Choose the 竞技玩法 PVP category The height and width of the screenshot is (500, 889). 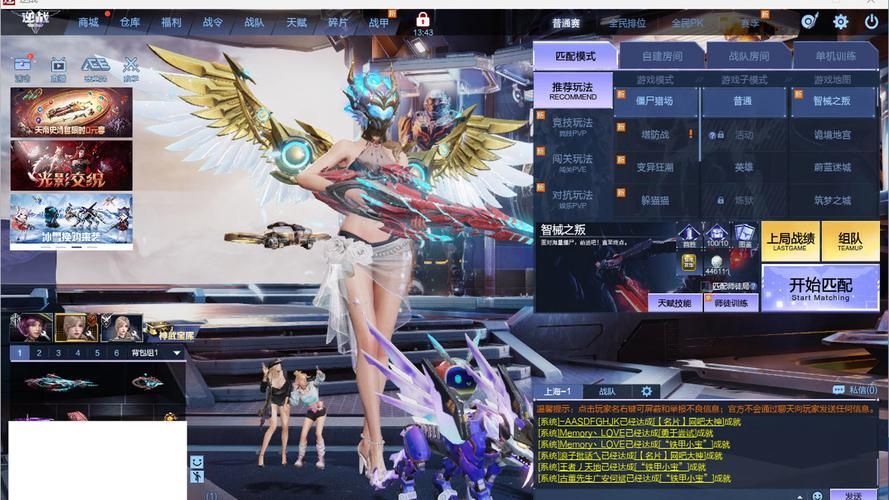point(572,127)
